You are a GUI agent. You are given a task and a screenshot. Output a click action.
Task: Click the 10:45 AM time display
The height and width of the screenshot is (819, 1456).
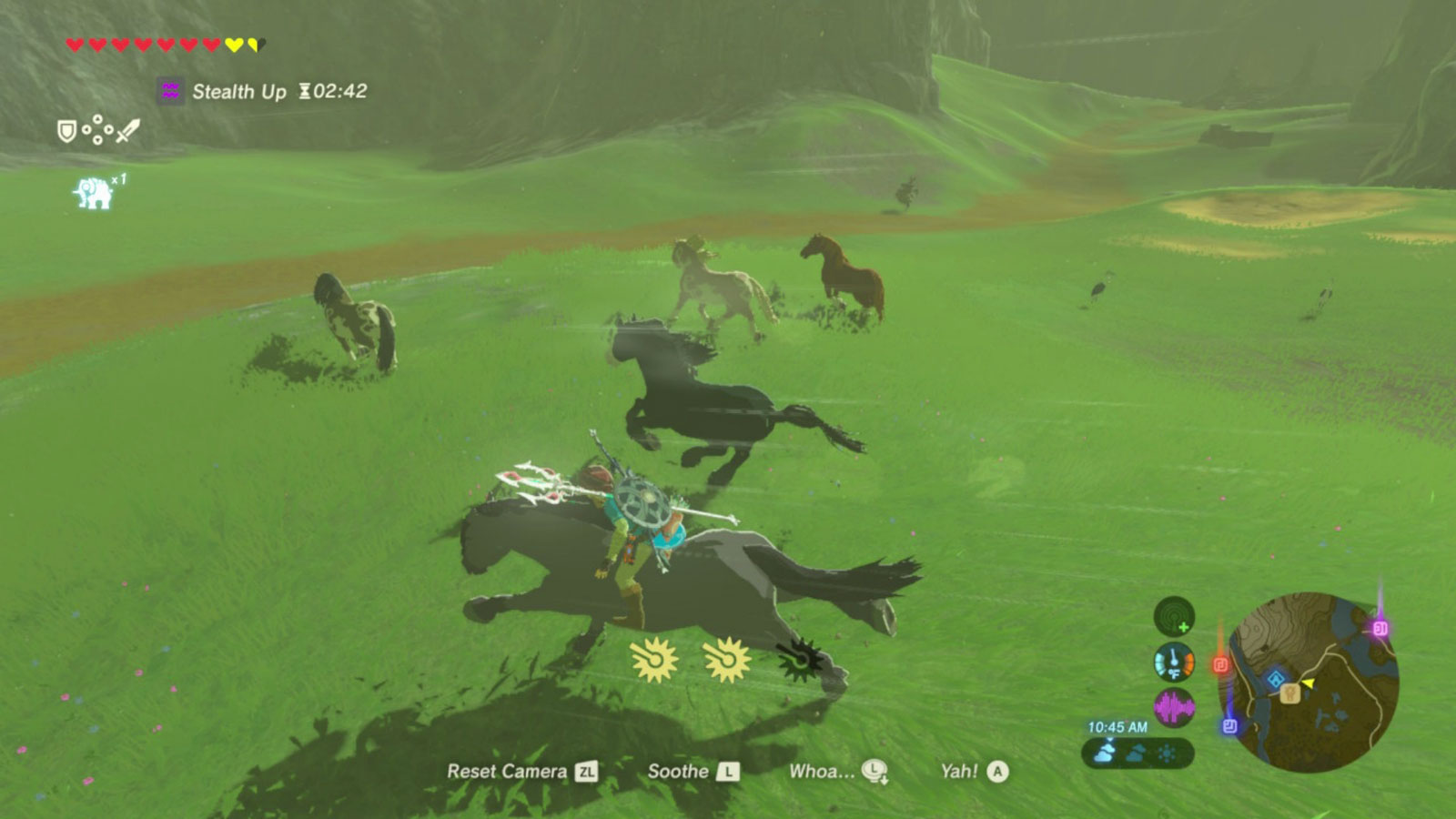pos(1117,726)
